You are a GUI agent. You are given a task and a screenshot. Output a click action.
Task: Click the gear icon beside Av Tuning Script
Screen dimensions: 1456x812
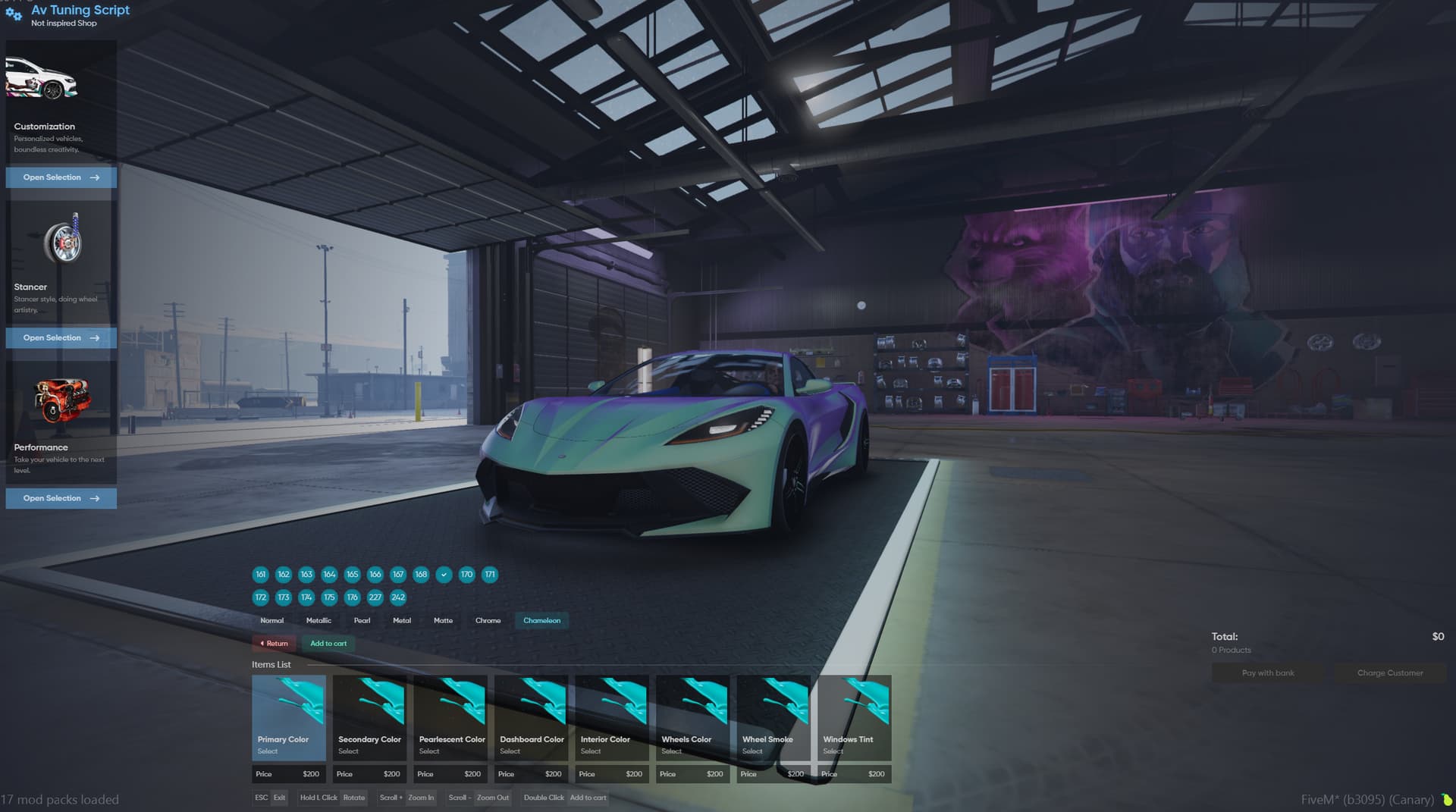[13, 14]
